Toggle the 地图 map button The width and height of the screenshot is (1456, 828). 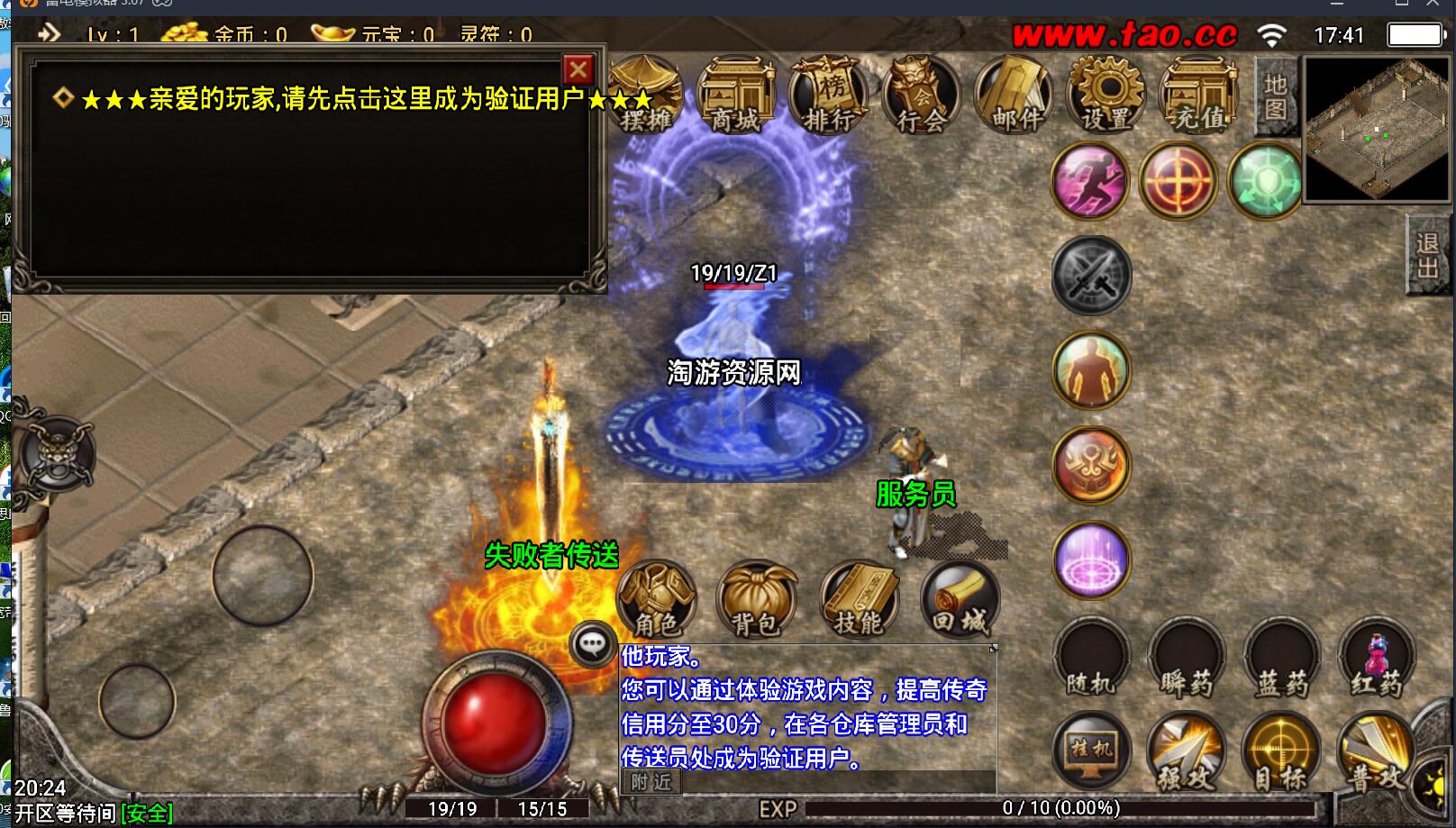click(1275, 96)
